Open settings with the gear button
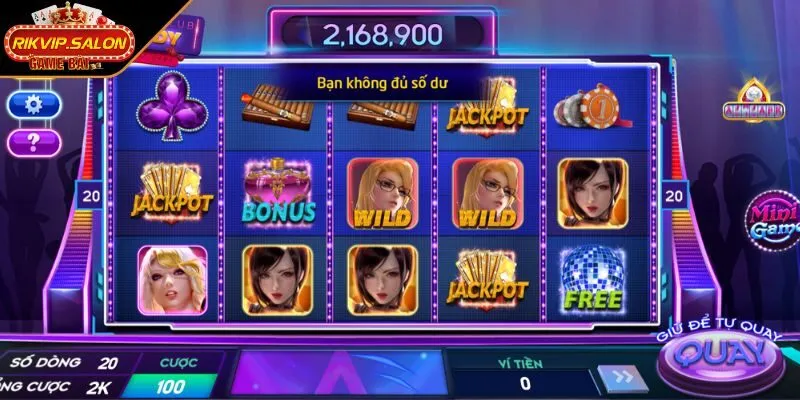The image size is (800, 400). (33, 104)
